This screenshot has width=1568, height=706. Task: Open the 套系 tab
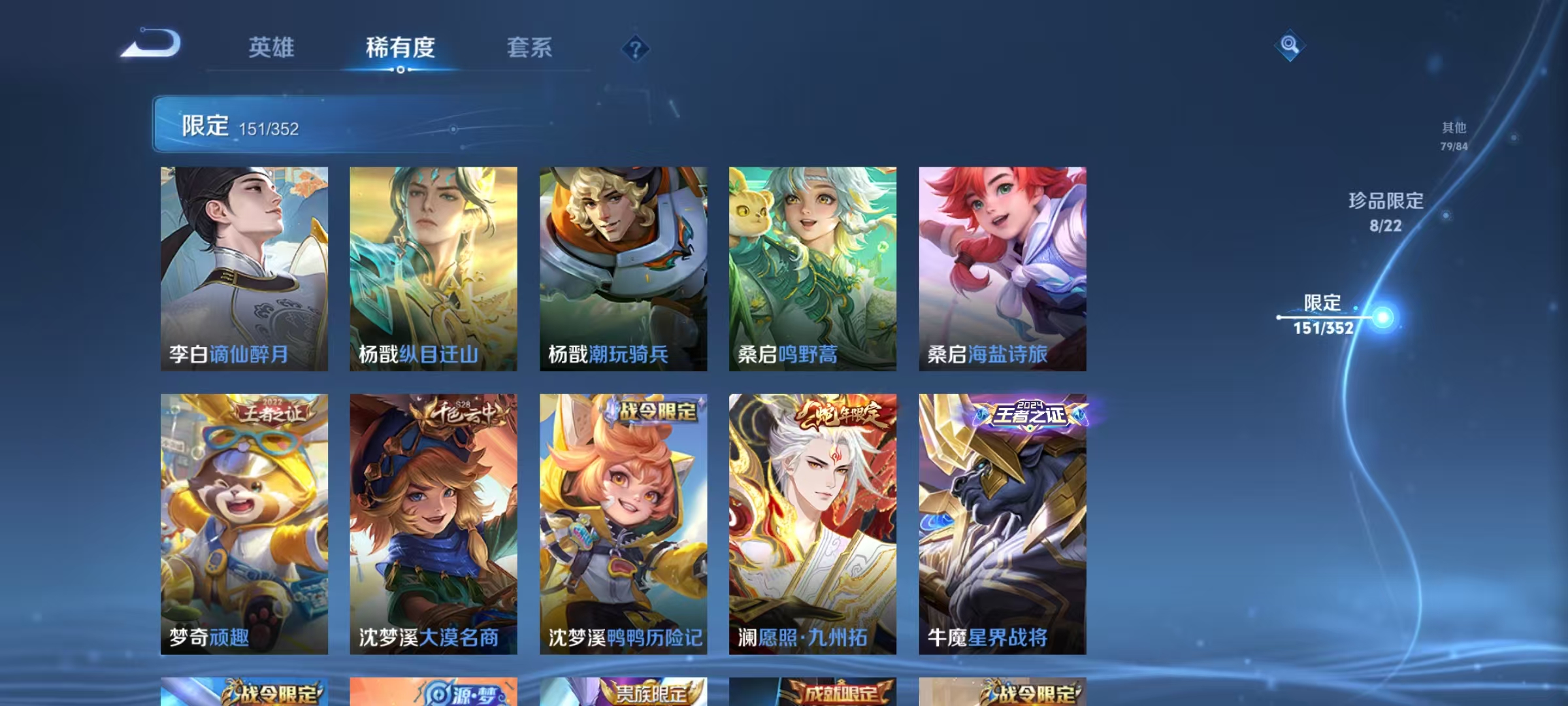(x=531, y=48)
